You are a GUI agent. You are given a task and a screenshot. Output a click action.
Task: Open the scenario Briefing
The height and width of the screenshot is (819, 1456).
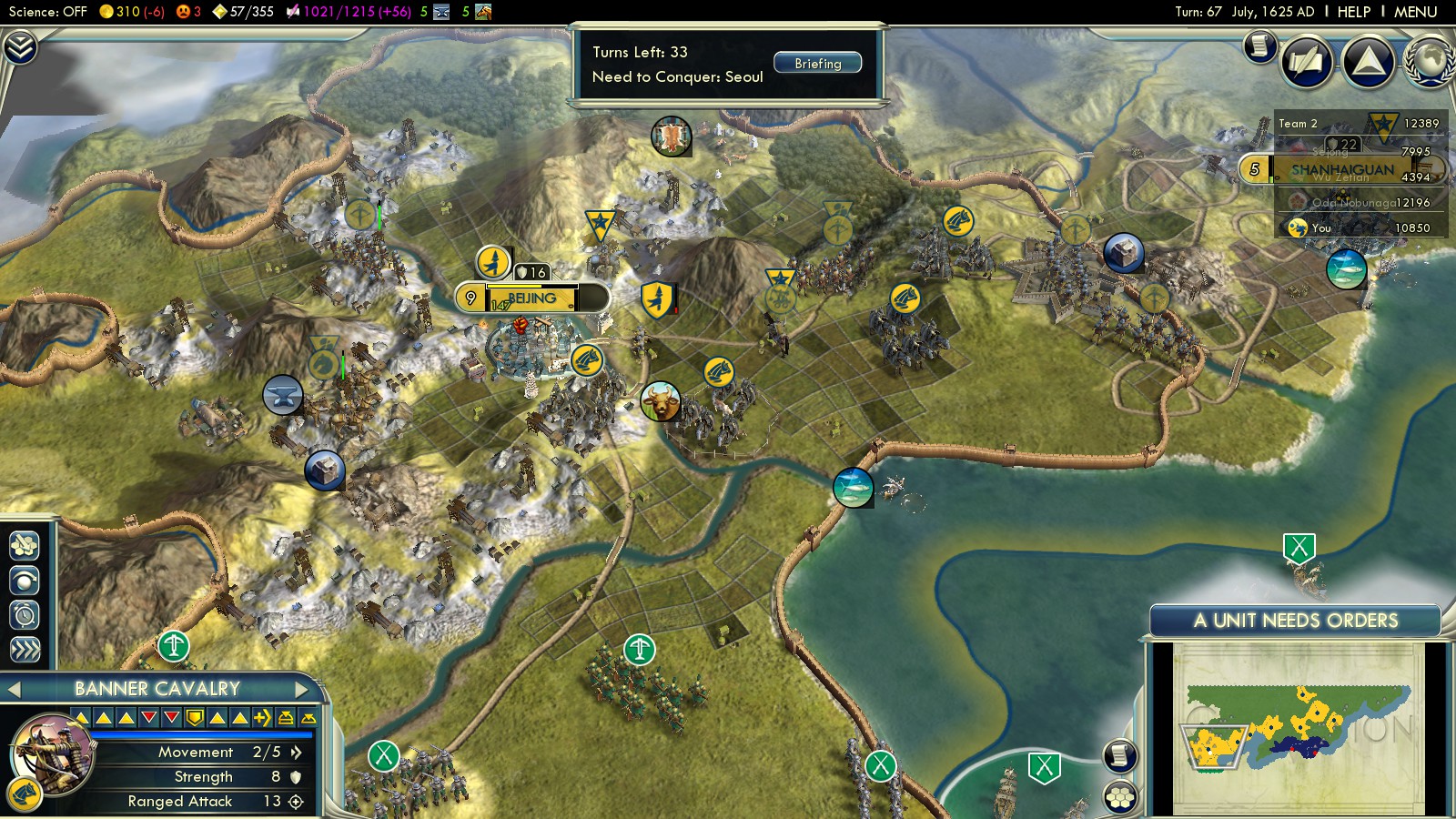(817, 63)
